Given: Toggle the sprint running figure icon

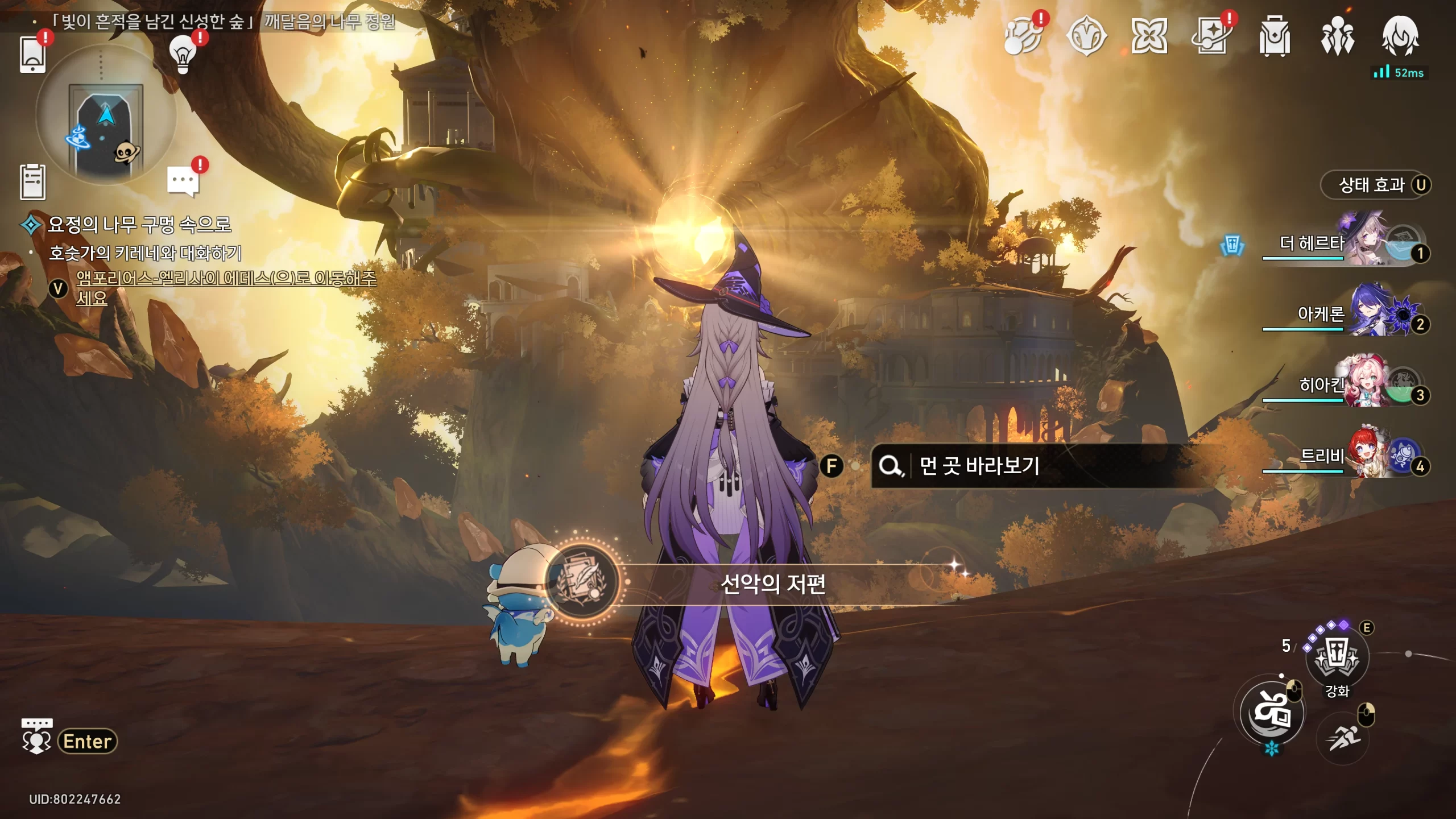Looking at the screenshot, I should [1343, 738].
